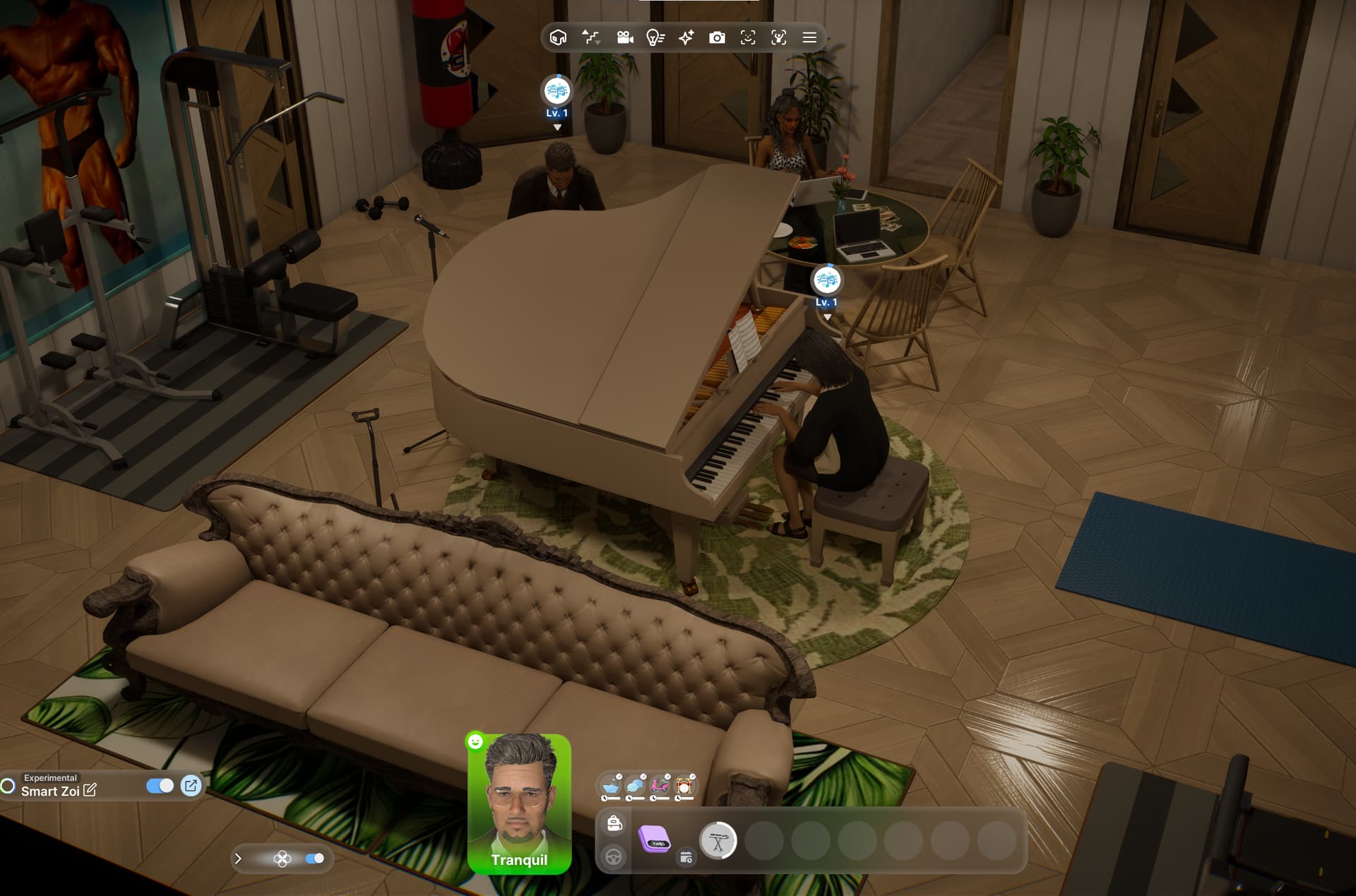Open the video camera mode
This screenshot has height=896, width=1356.
pos(624,37)
